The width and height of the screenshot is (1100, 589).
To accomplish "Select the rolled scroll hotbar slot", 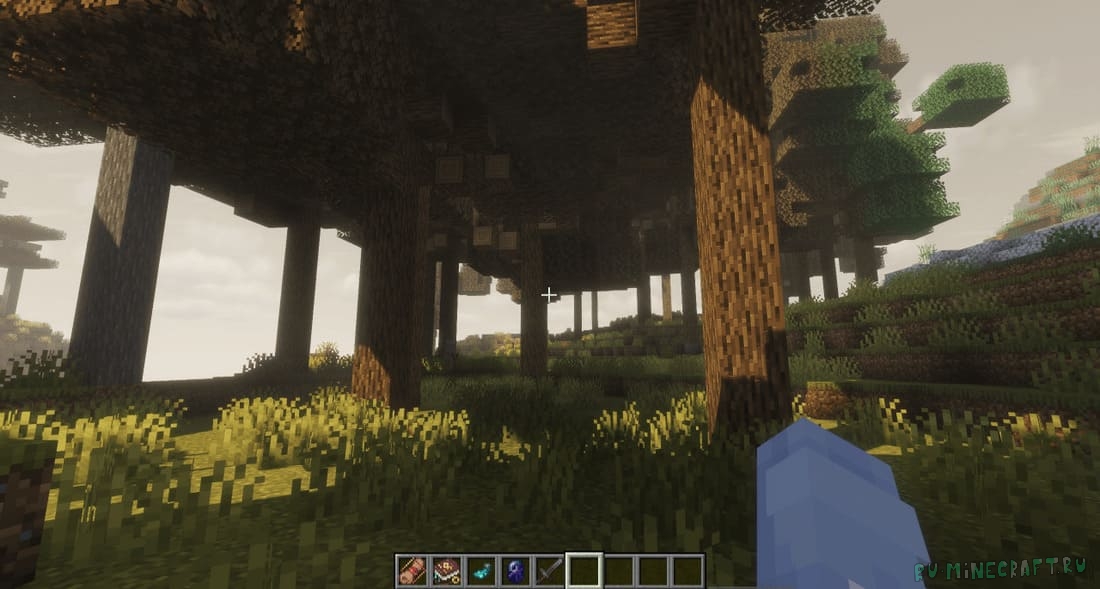I will point(412,571).
